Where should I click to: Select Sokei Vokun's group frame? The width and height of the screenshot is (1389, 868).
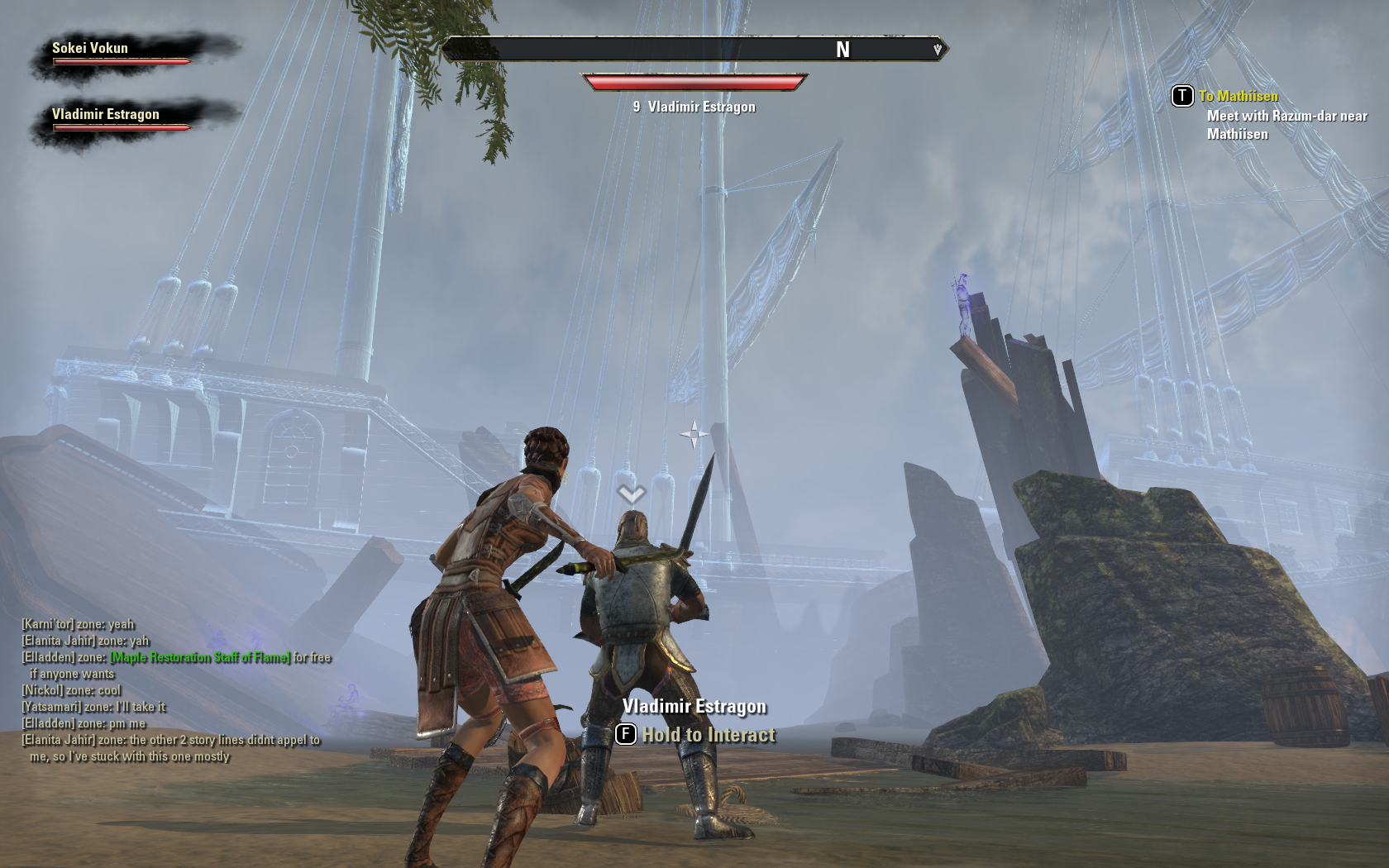(x=122, y=53)
